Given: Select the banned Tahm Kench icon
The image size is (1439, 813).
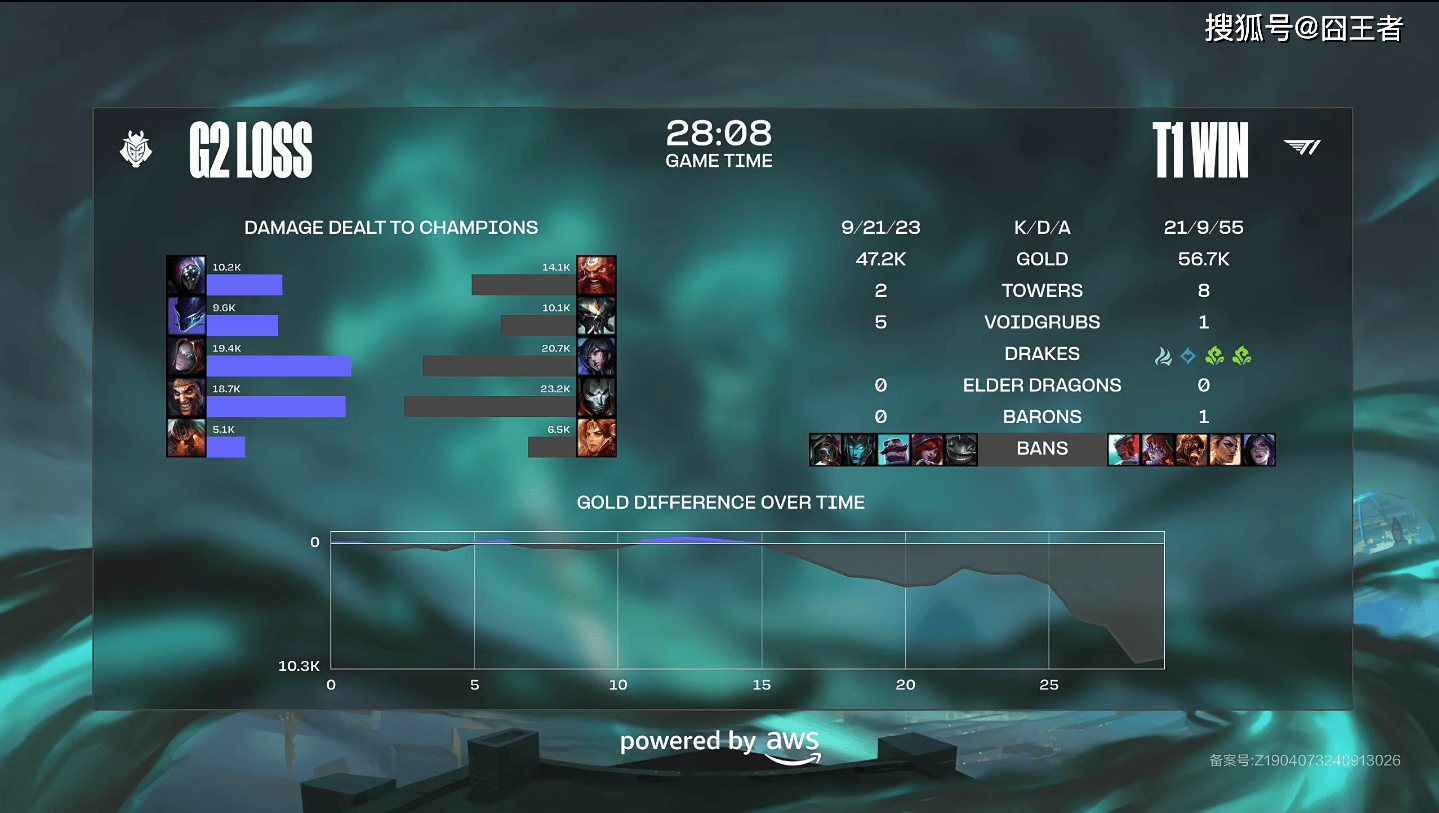Looking at the screenshot, I should coord(960,450).
